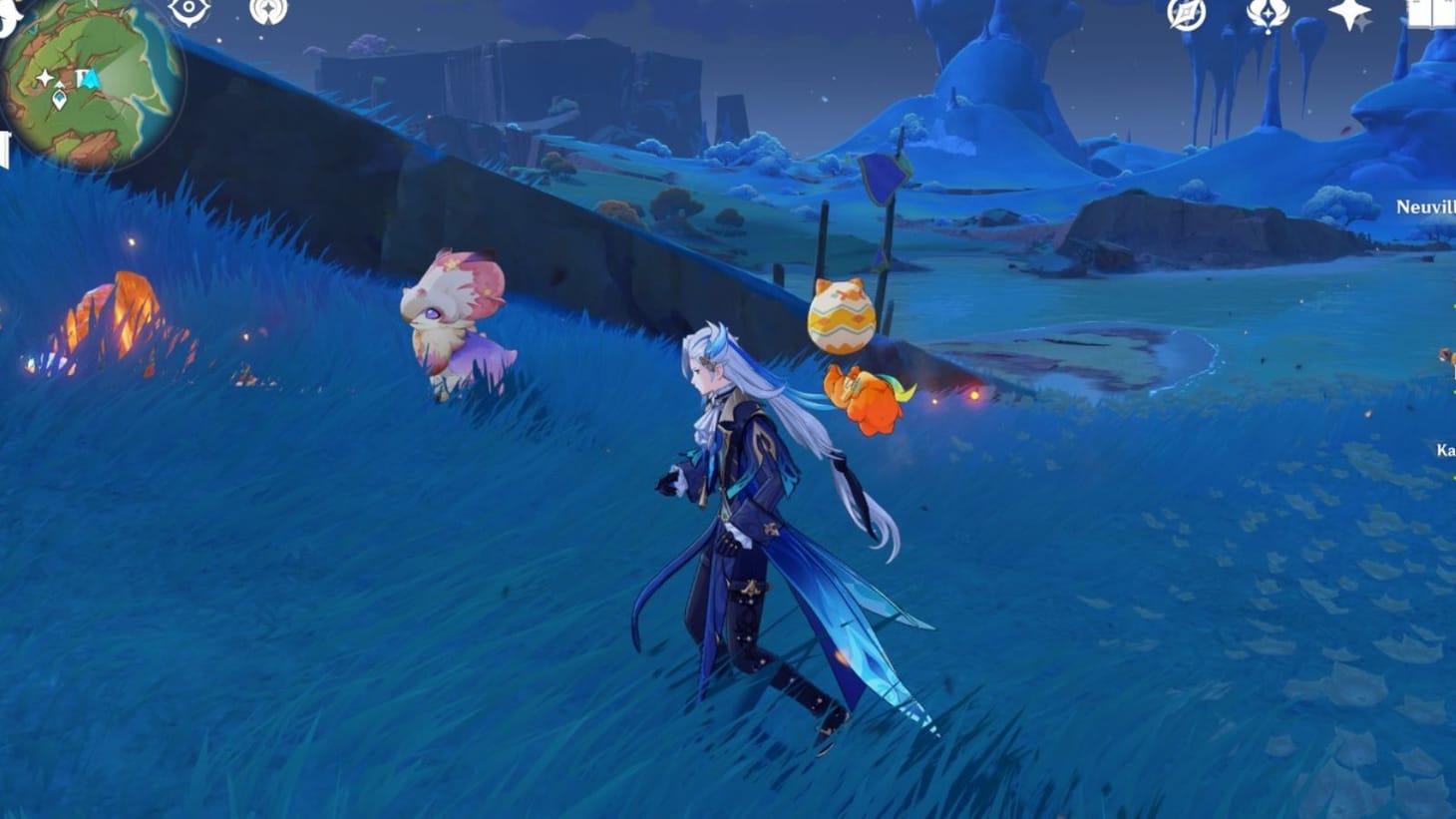Select the blue player arrow on the minimap

pyautogui.click(x=91, y=79)
